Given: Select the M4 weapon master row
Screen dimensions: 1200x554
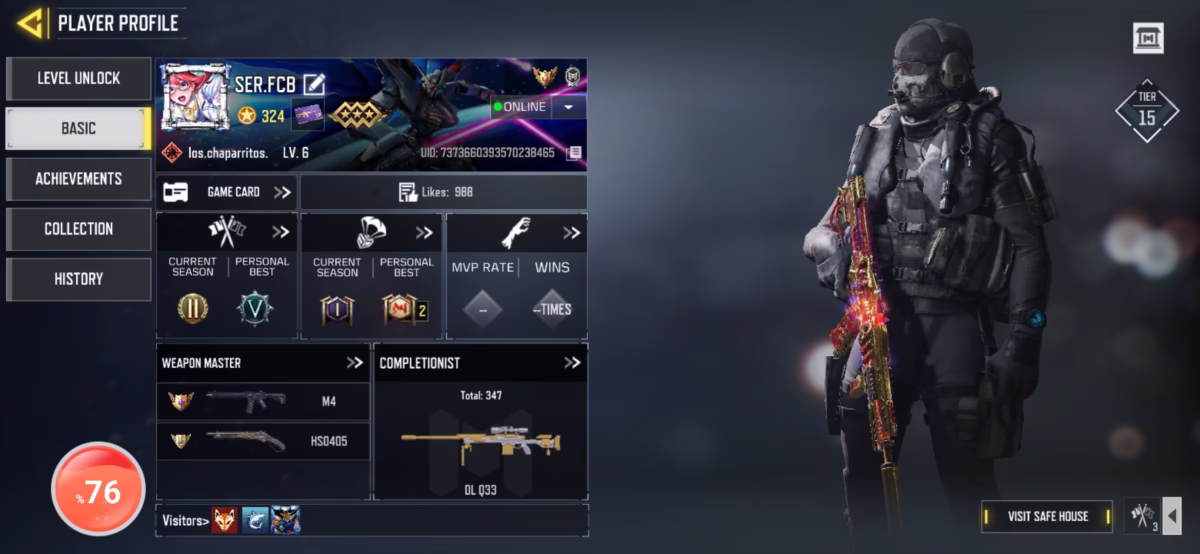Looking at the screenshot, I should pos(263,401).
